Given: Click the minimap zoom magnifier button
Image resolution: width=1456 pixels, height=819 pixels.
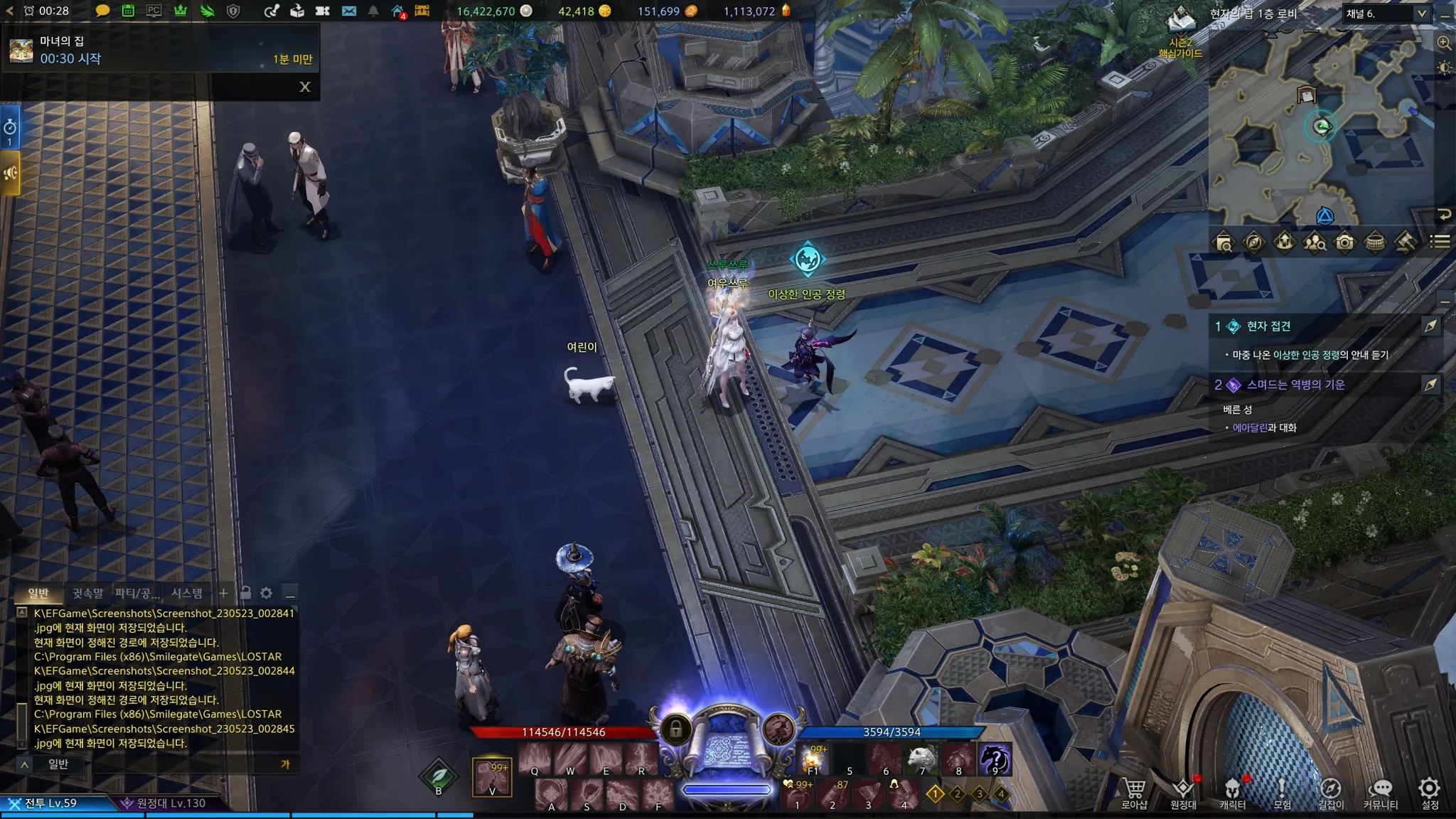Looking at the screenshot, I should click(1444, 43).
